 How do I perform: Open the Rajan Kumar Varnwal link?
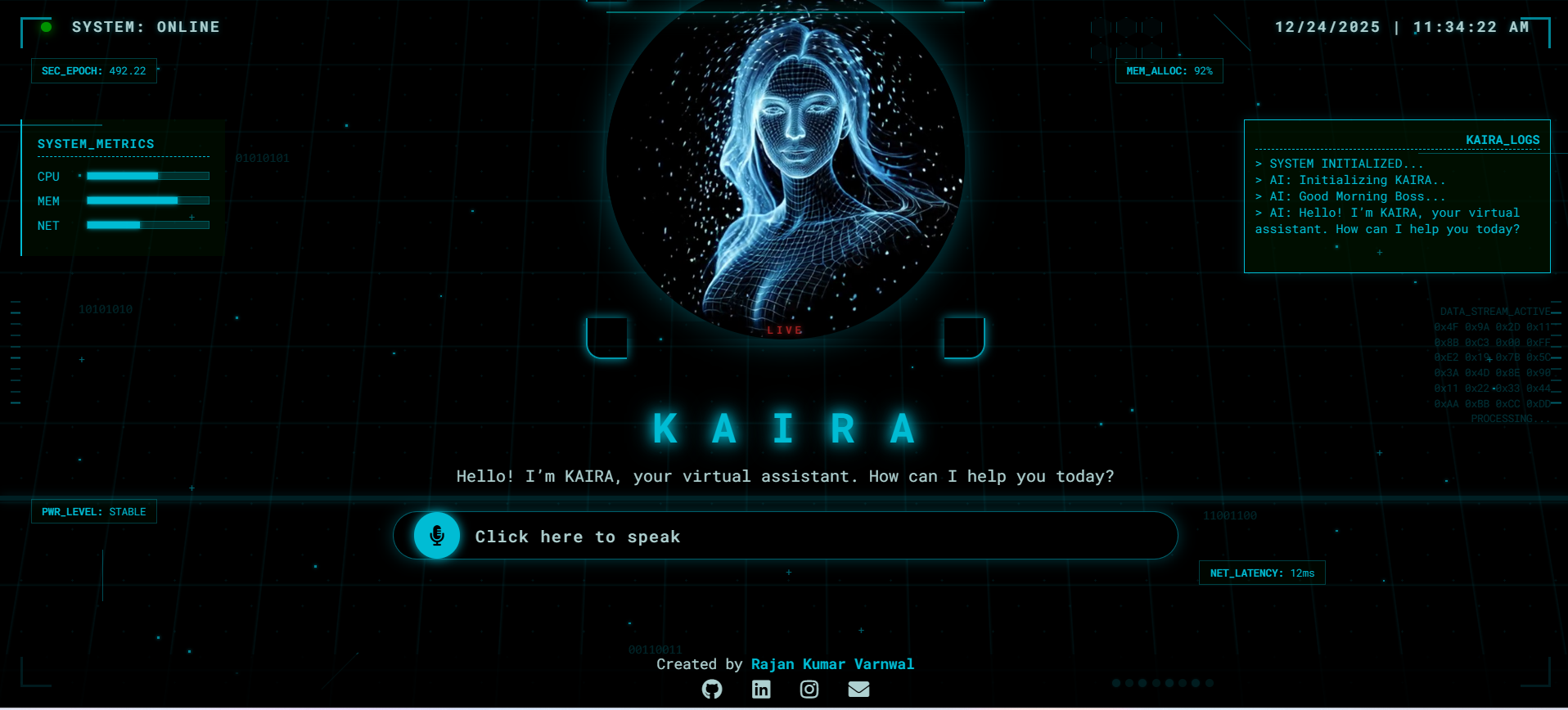tap(832, 663)
